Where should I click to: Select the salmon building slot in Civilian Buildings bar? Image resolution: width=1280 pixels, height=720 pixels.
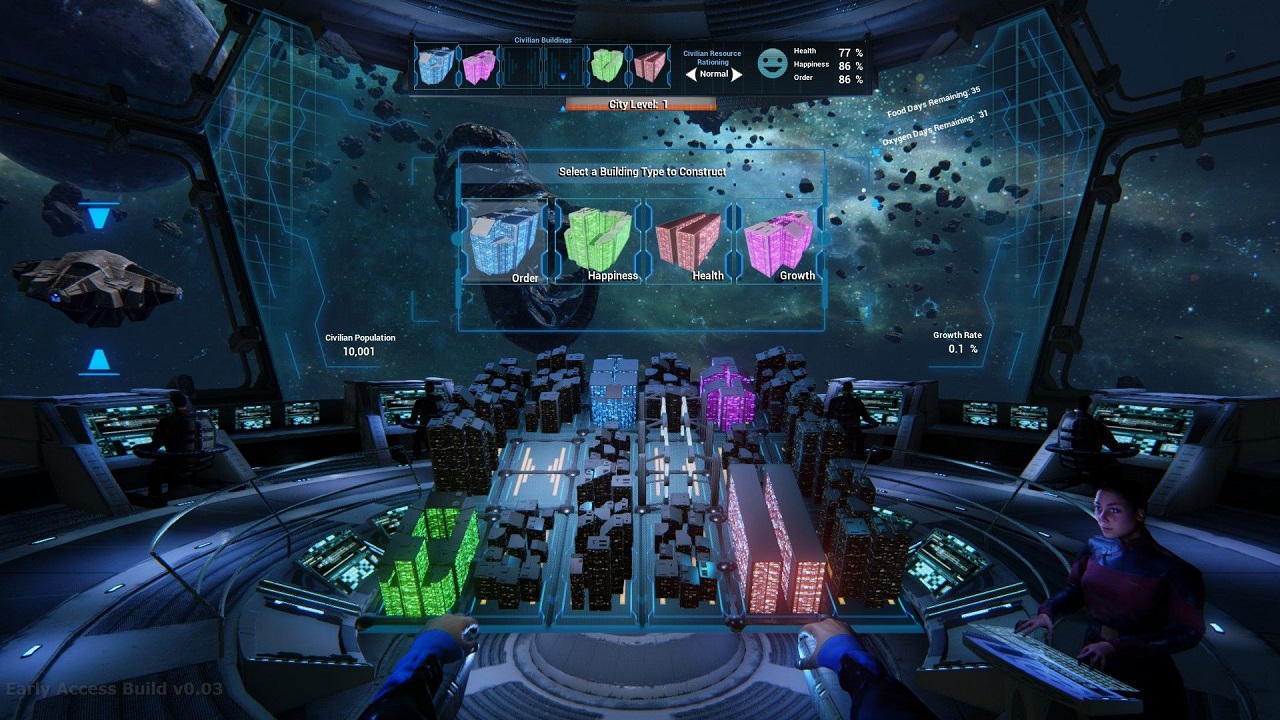tap(650, 66)
